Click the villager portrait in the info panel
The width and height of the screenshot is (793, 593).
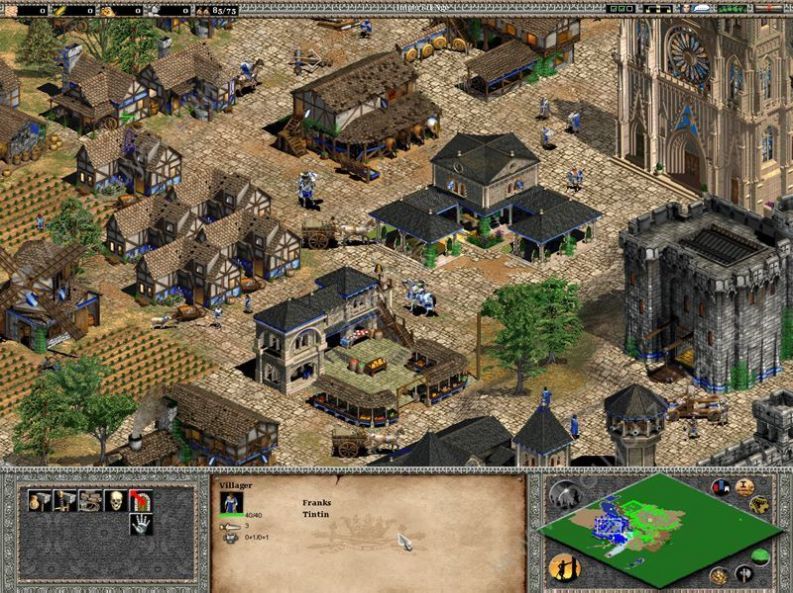pyautogui.click(x=231, y=502)
